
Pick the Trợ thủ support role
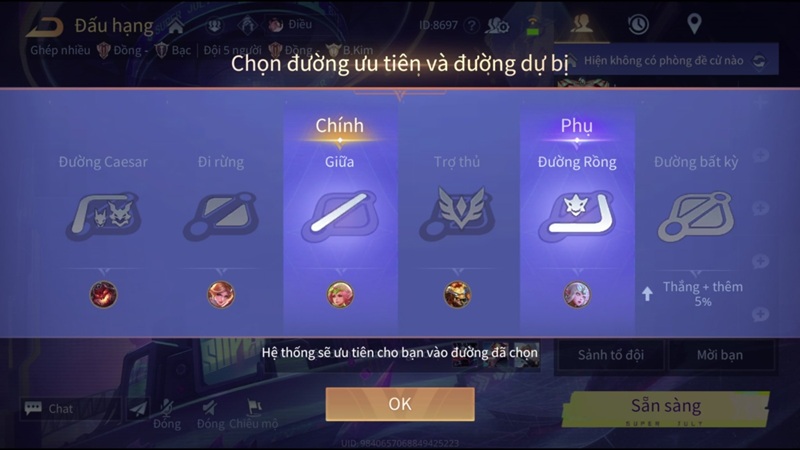[458, 216]
